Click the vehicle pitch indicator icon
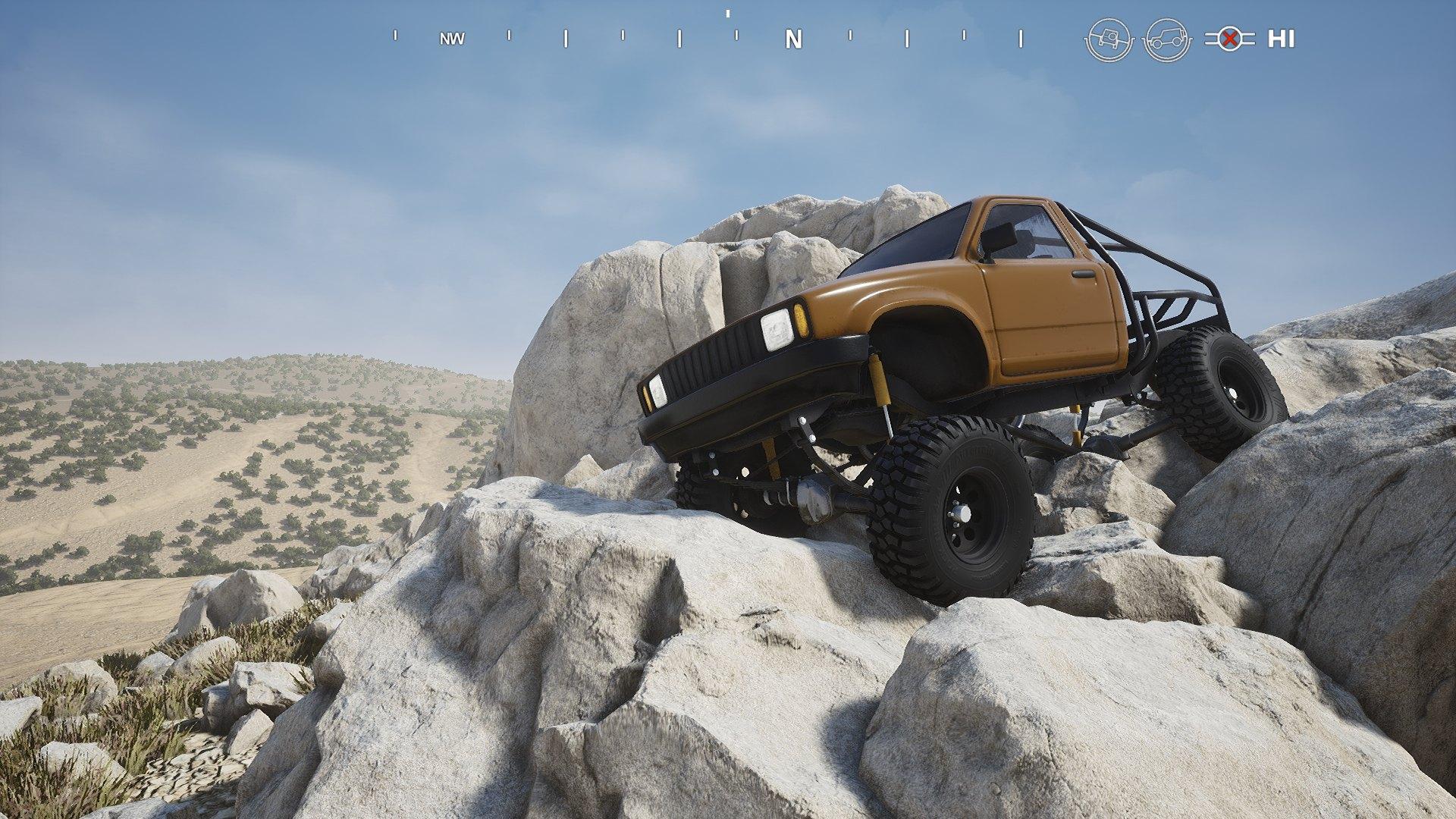This screenshot has width=1456, height=819. pos(1168,38)
